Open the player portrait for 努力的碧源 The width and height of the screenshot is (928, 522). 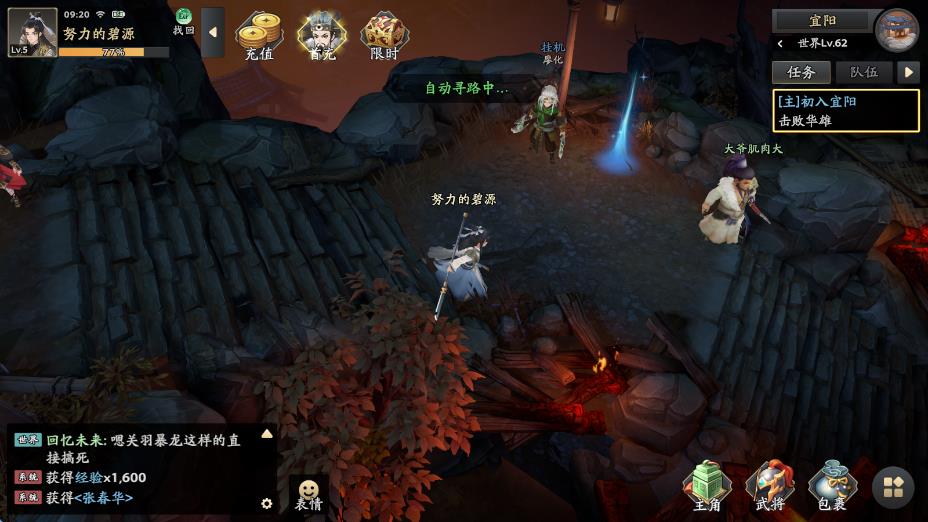point(32,32)
